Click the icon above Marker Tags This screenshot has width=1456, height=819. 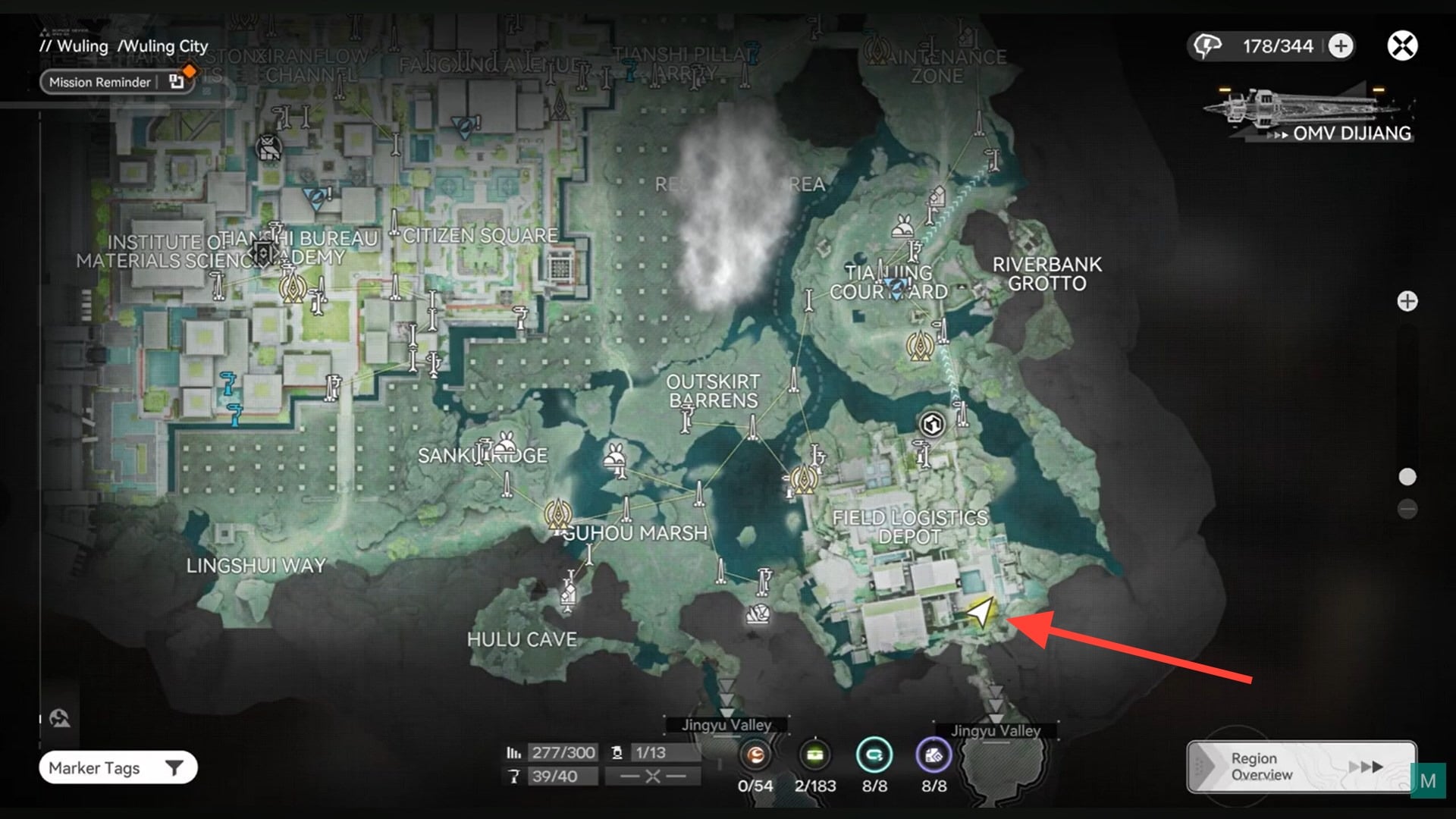coord(60,718)
